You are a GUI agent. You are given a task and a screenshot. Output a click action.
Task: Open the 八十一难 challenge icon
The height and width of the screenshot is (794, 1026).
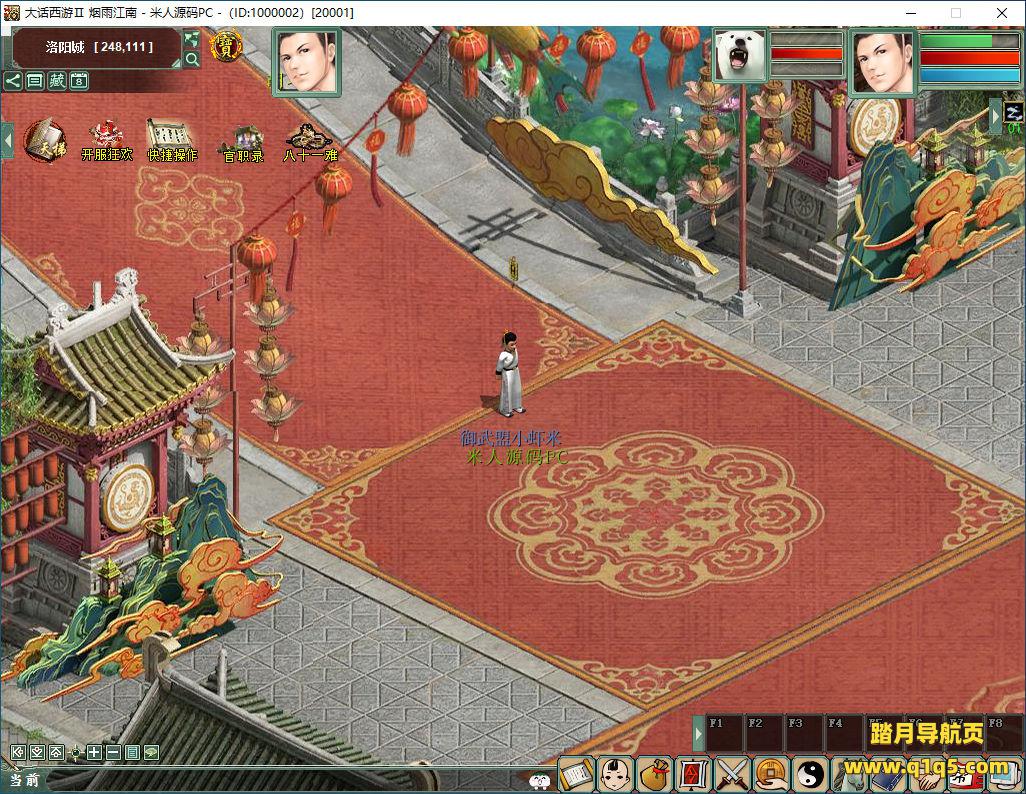coord(310,140)
